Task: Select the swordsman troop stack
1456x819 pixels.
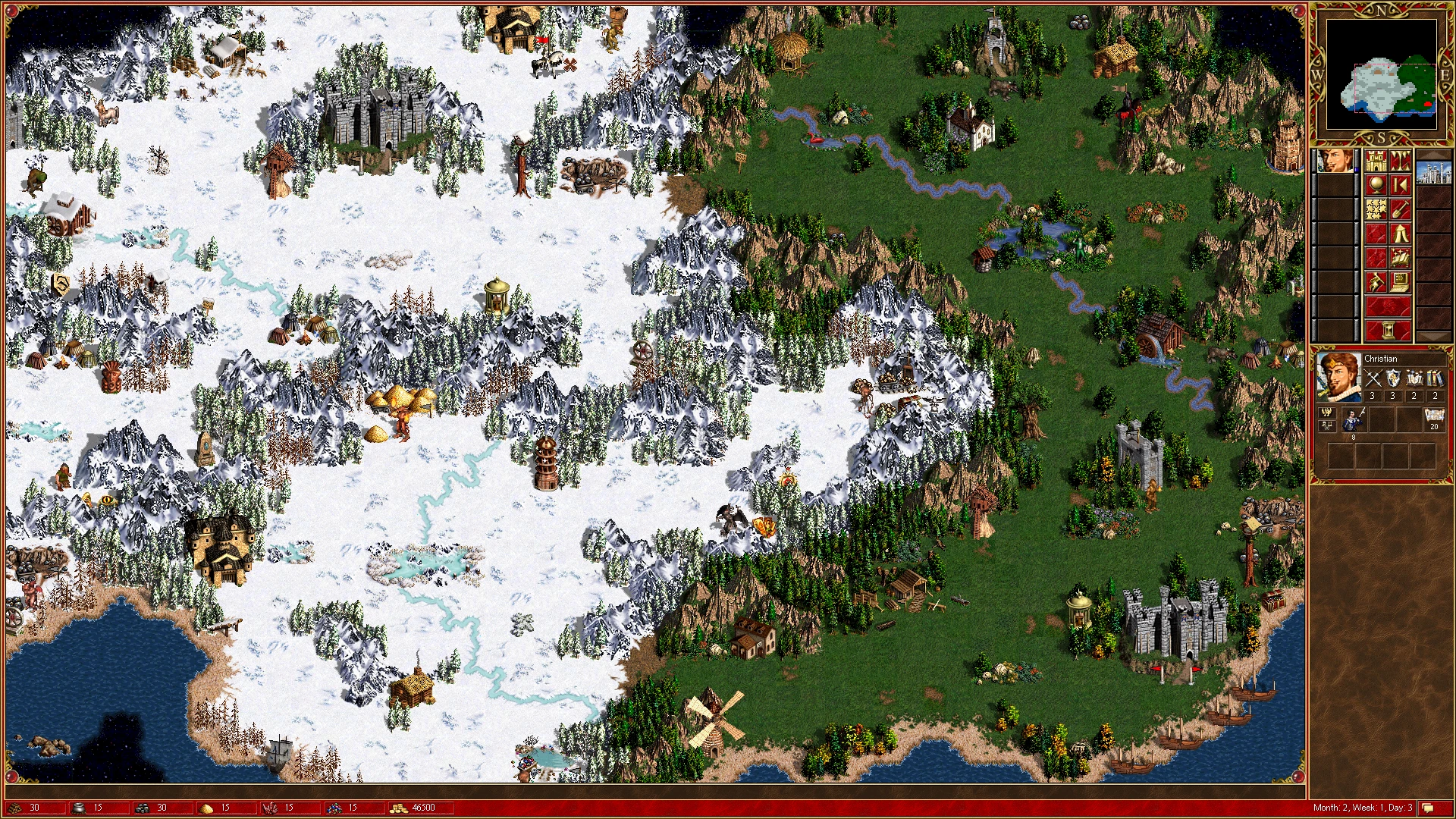Action: click(x=1354, y=419)
